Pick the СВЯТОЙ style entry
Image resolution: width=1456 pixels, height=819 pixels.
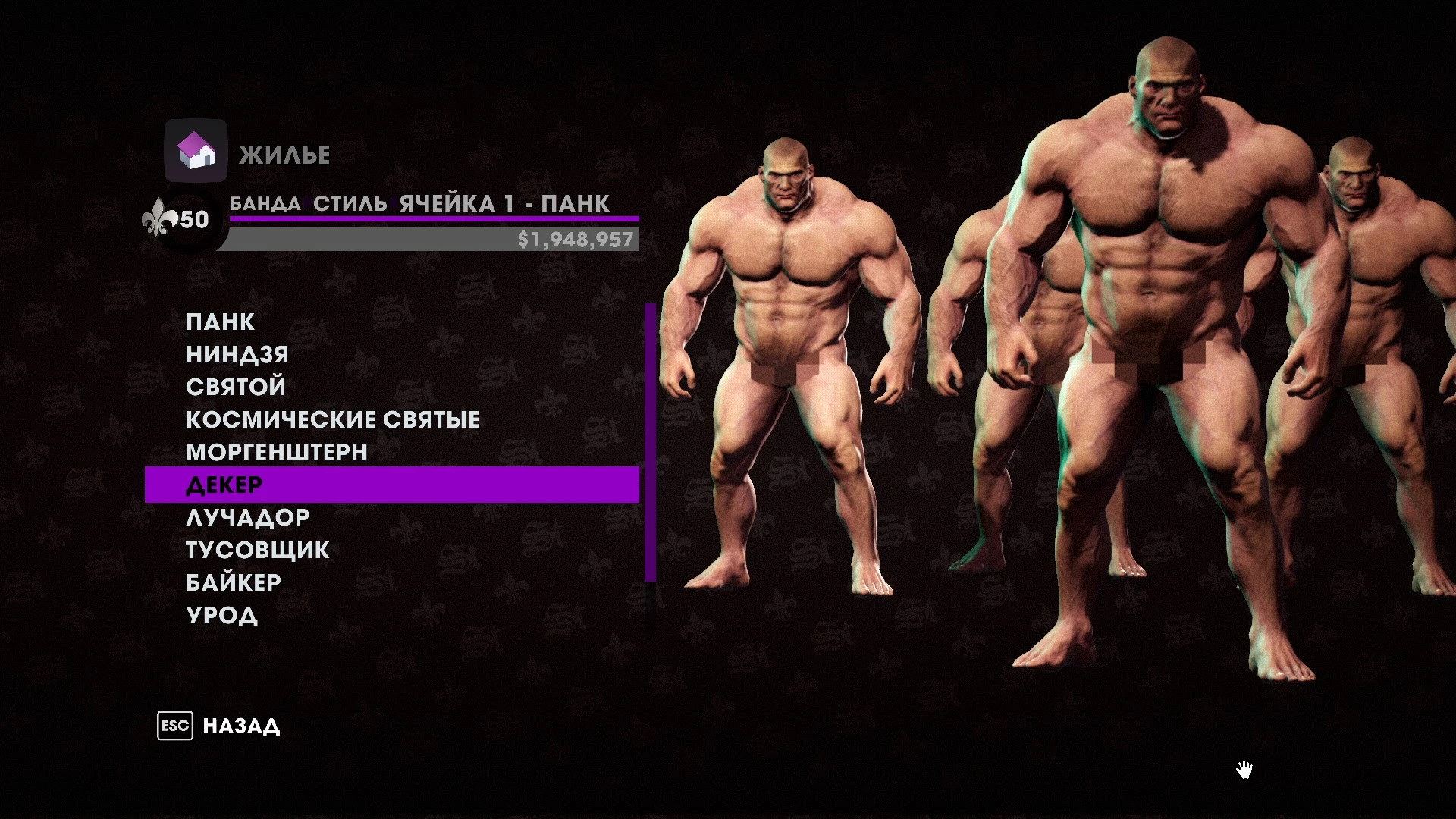(x=234, y=386)
